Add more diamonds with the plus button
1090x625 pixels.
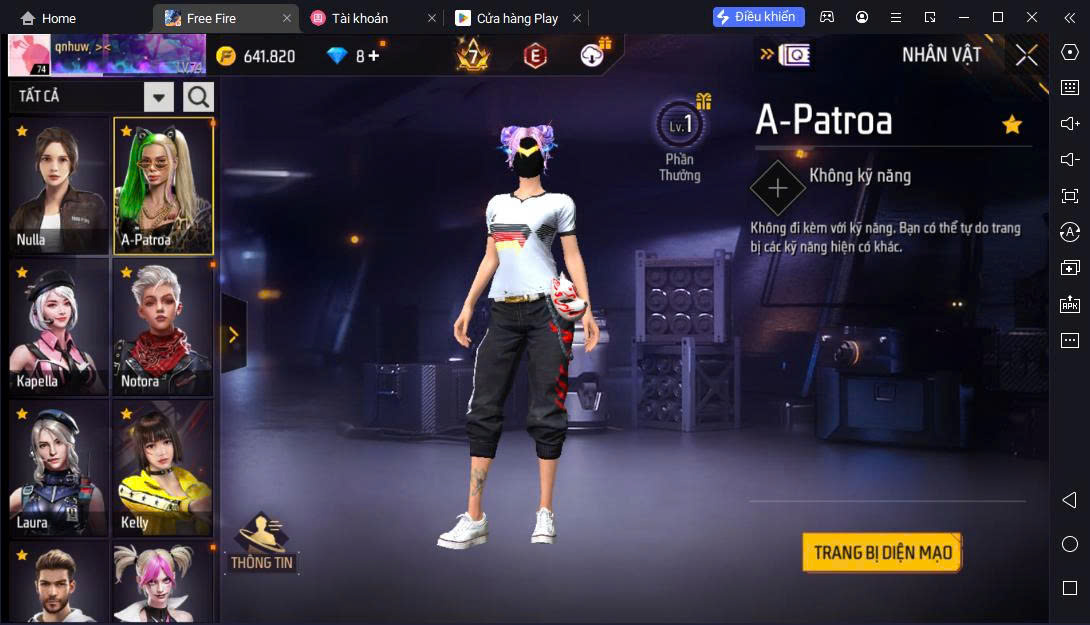(x=374, y=56)
